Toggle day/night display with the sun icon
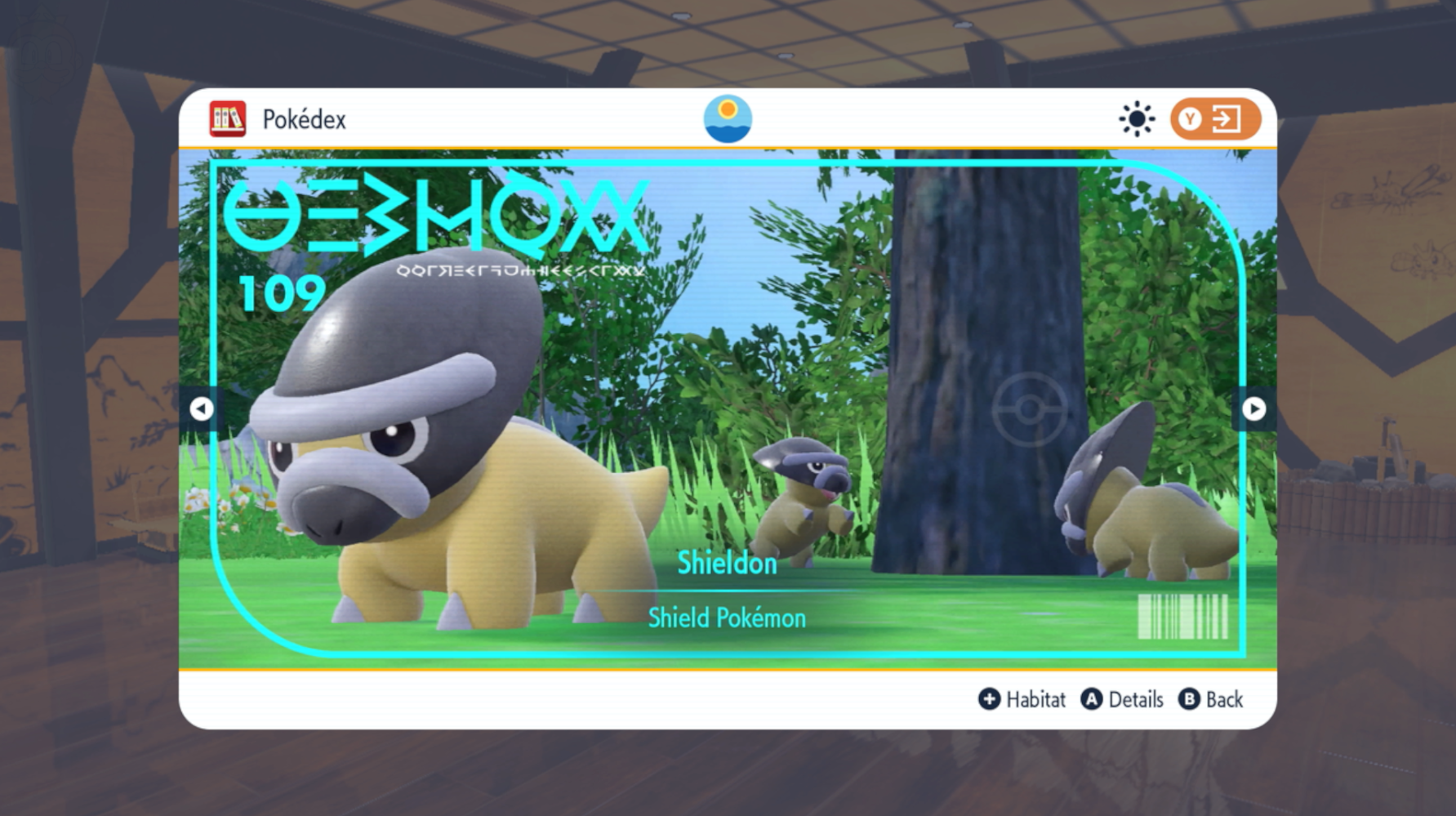1456x816 pixels. (1138, 118)
